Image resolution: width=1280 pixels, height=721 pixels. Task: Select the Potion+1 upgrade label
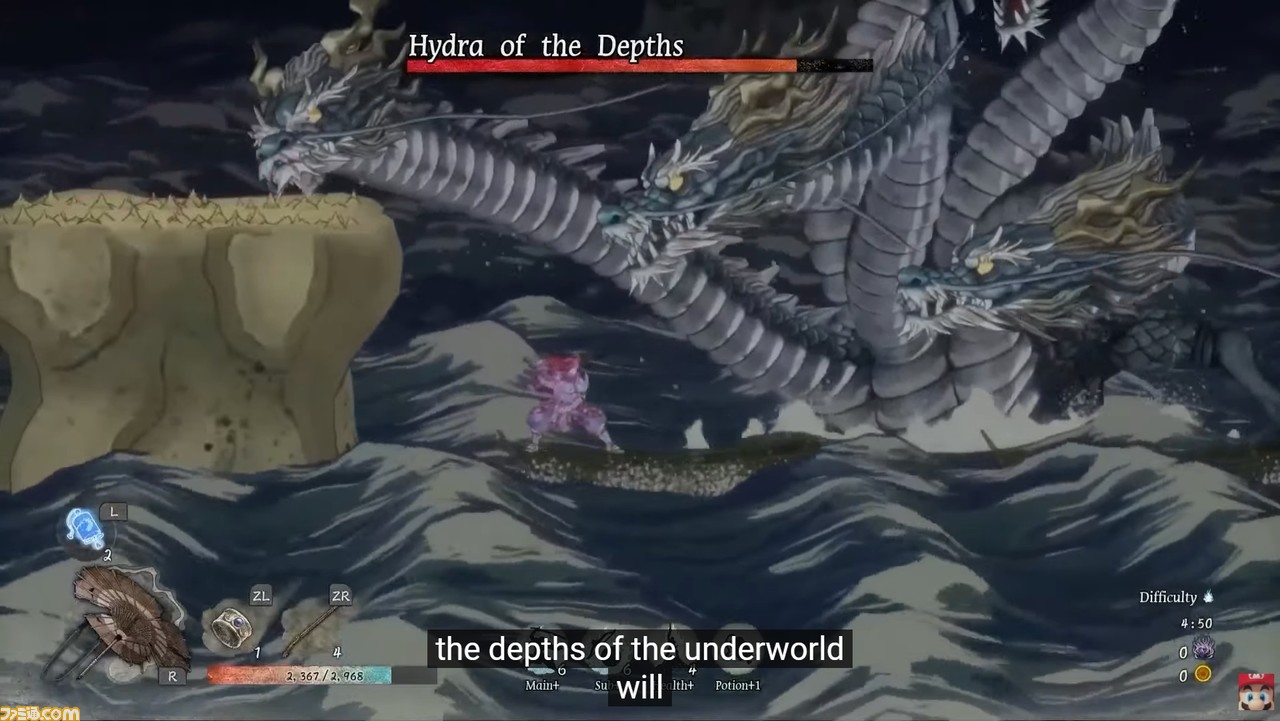tap(738, 684)
